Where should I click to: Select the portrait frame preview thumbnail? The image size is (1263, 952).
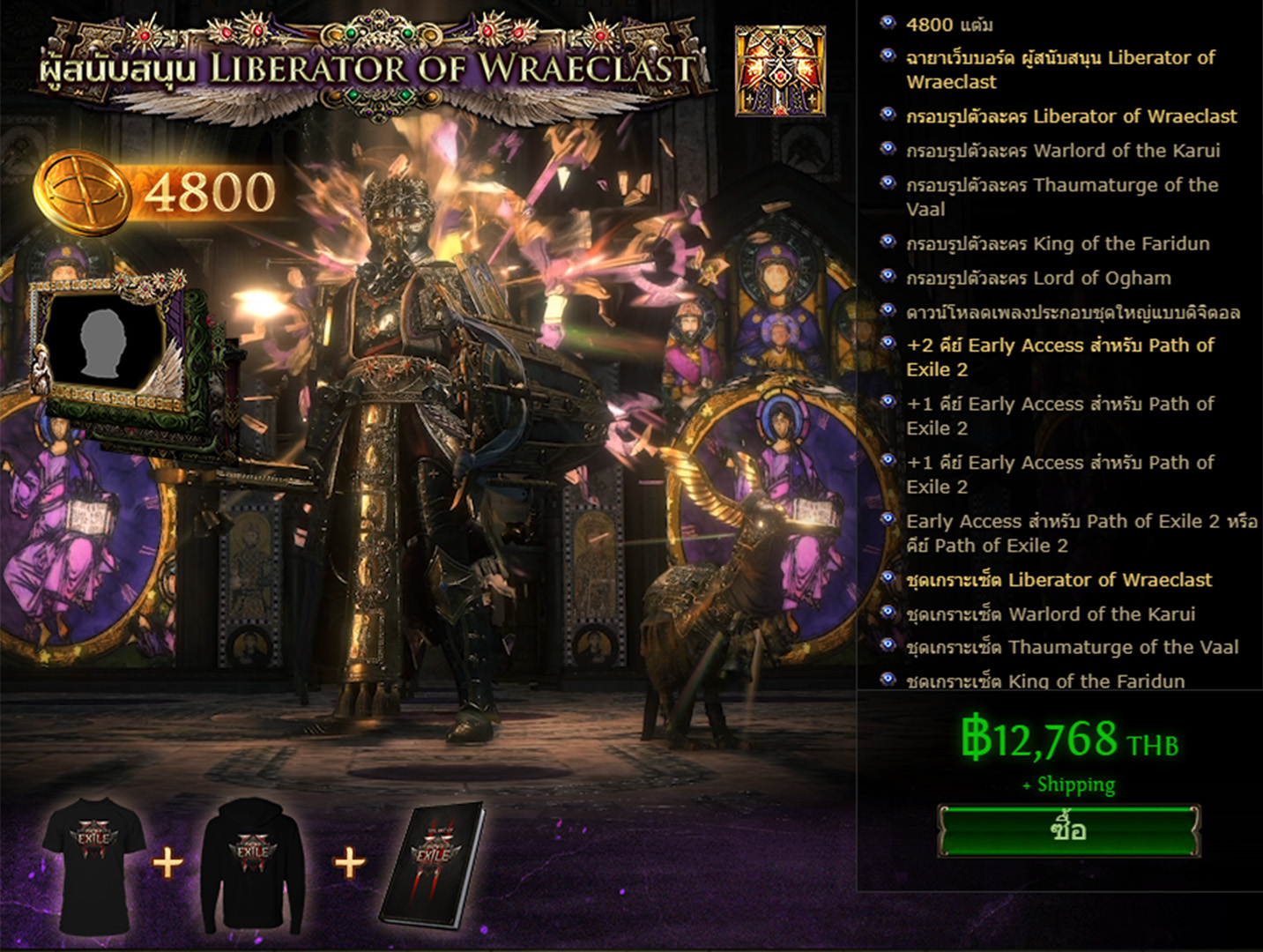[x=108, y=342]
